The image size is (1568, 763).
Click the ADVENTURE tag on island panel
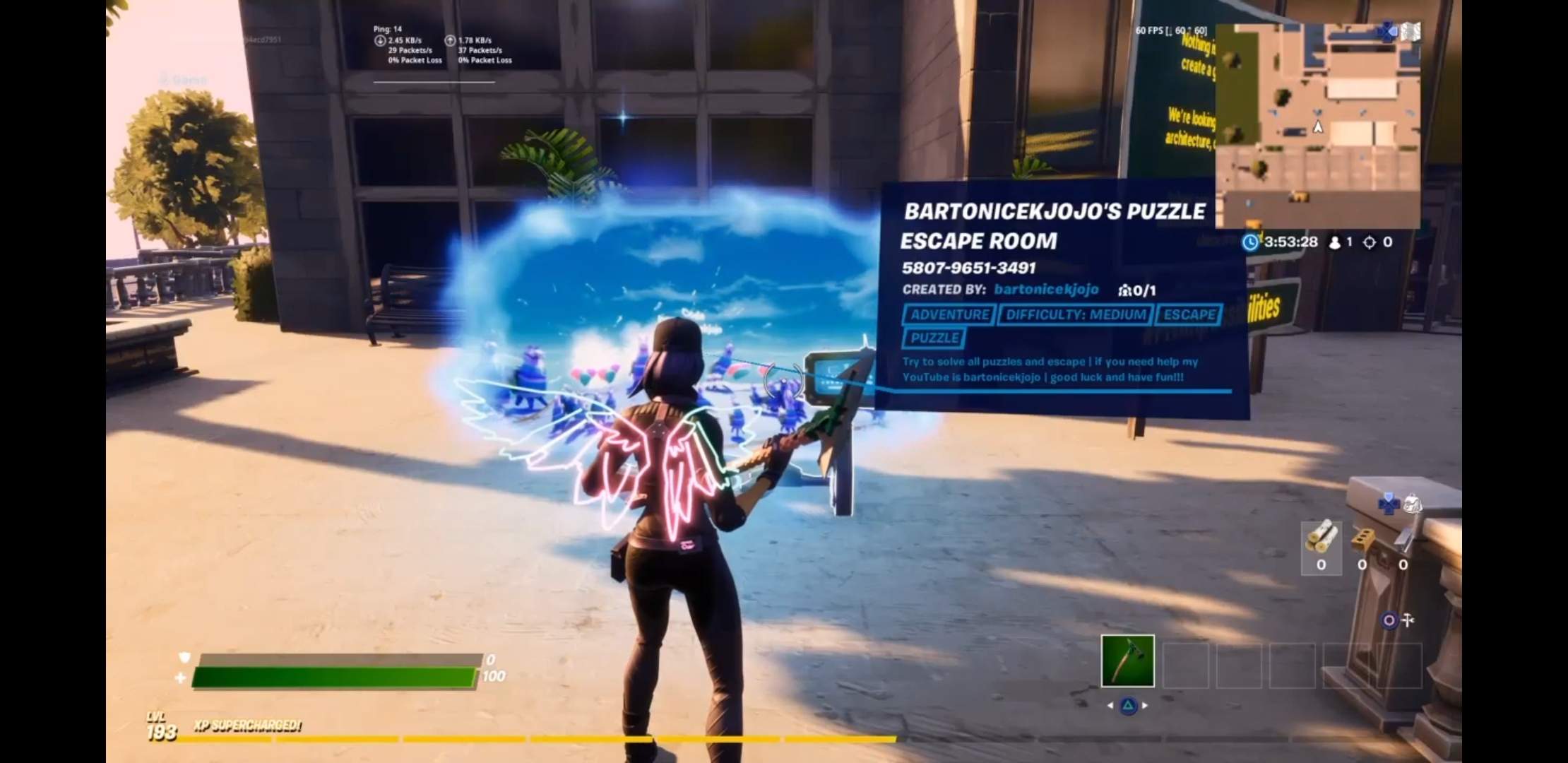[x=949, y=314]
